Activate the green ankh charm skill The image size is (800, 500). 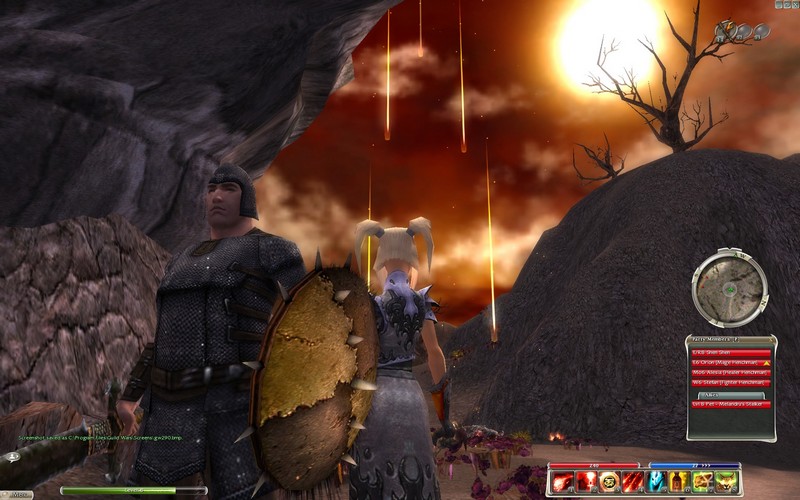pyautogui.click(x=701, y=481)
